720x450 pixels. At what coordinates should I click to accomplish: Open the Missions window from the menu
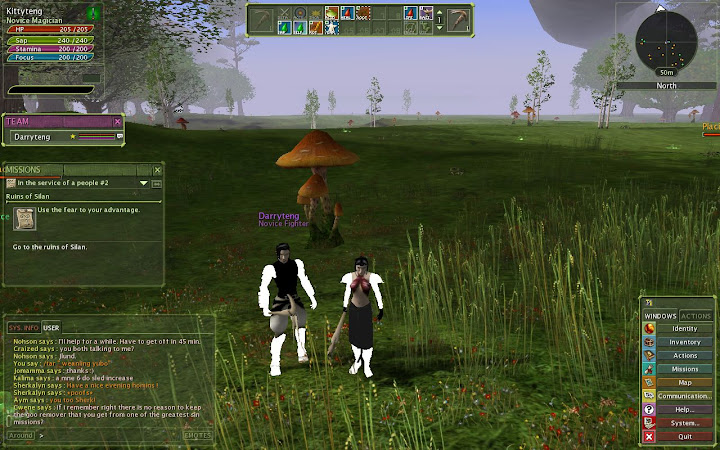684,369
